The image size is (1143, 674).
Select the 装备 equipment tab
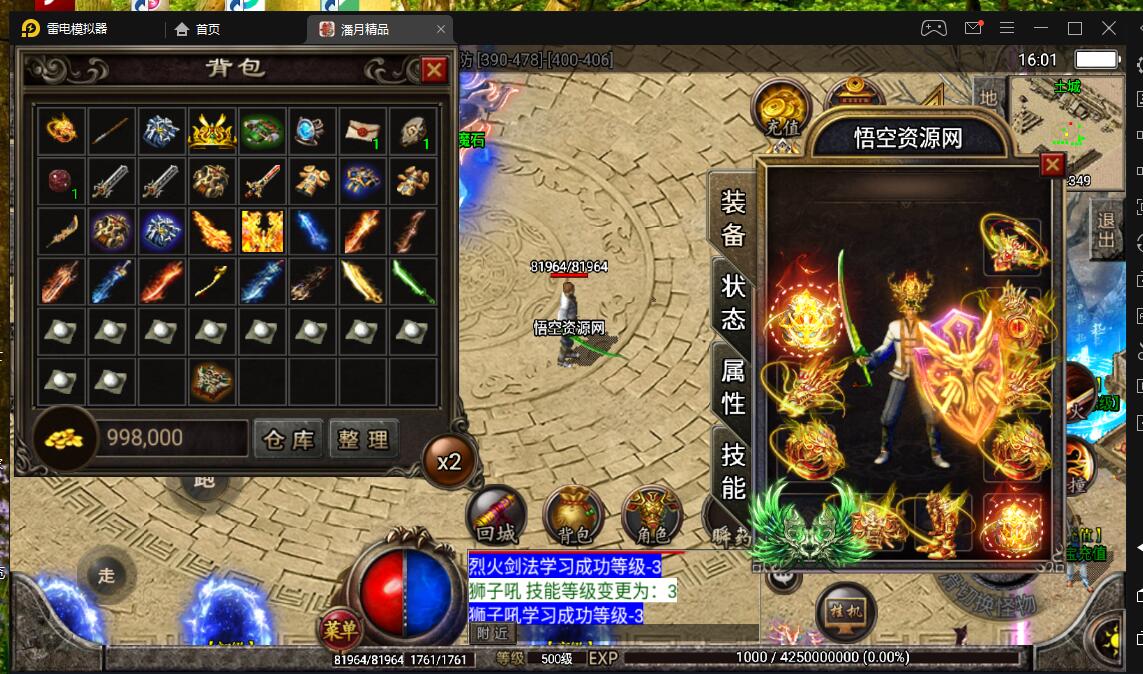point(734,218)
